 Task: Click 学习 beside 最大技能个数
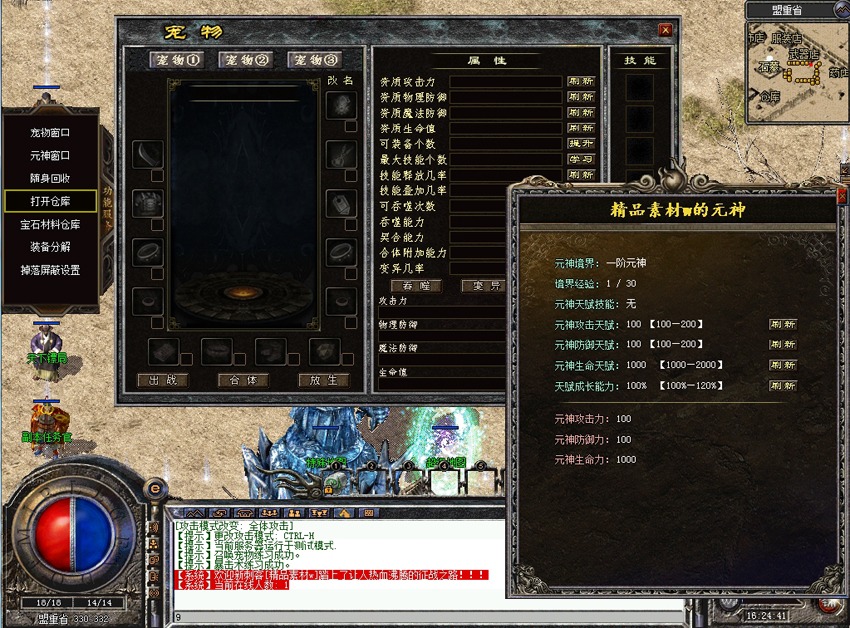pyautogui.click(x=581, y=159)
